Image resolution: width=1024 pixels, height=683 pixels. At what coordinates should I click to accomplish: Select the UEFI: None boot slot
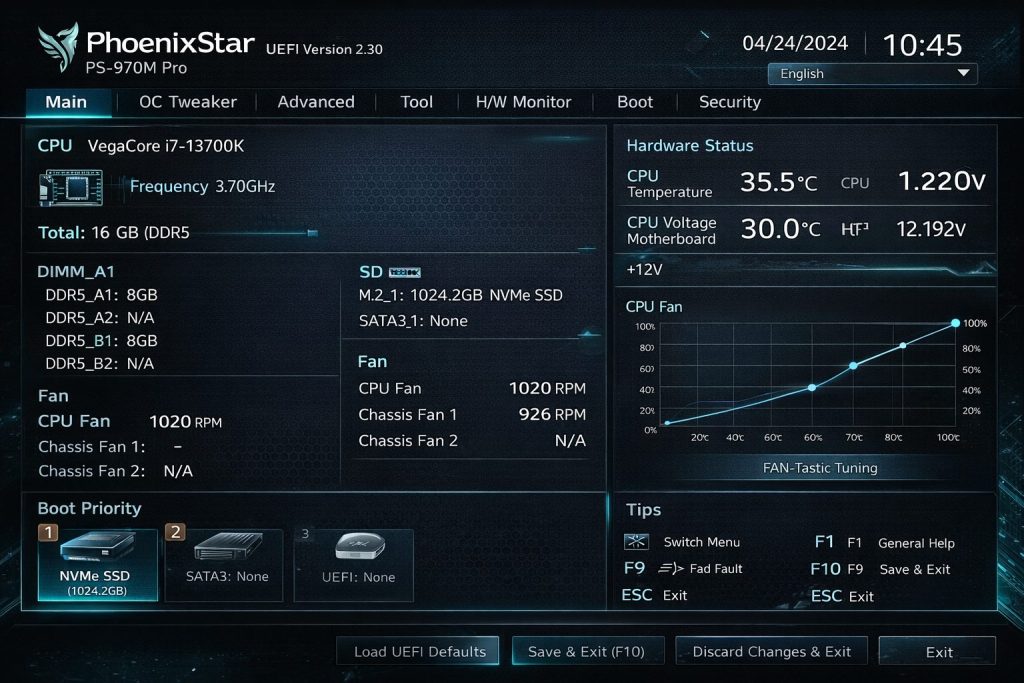(354, 565)
